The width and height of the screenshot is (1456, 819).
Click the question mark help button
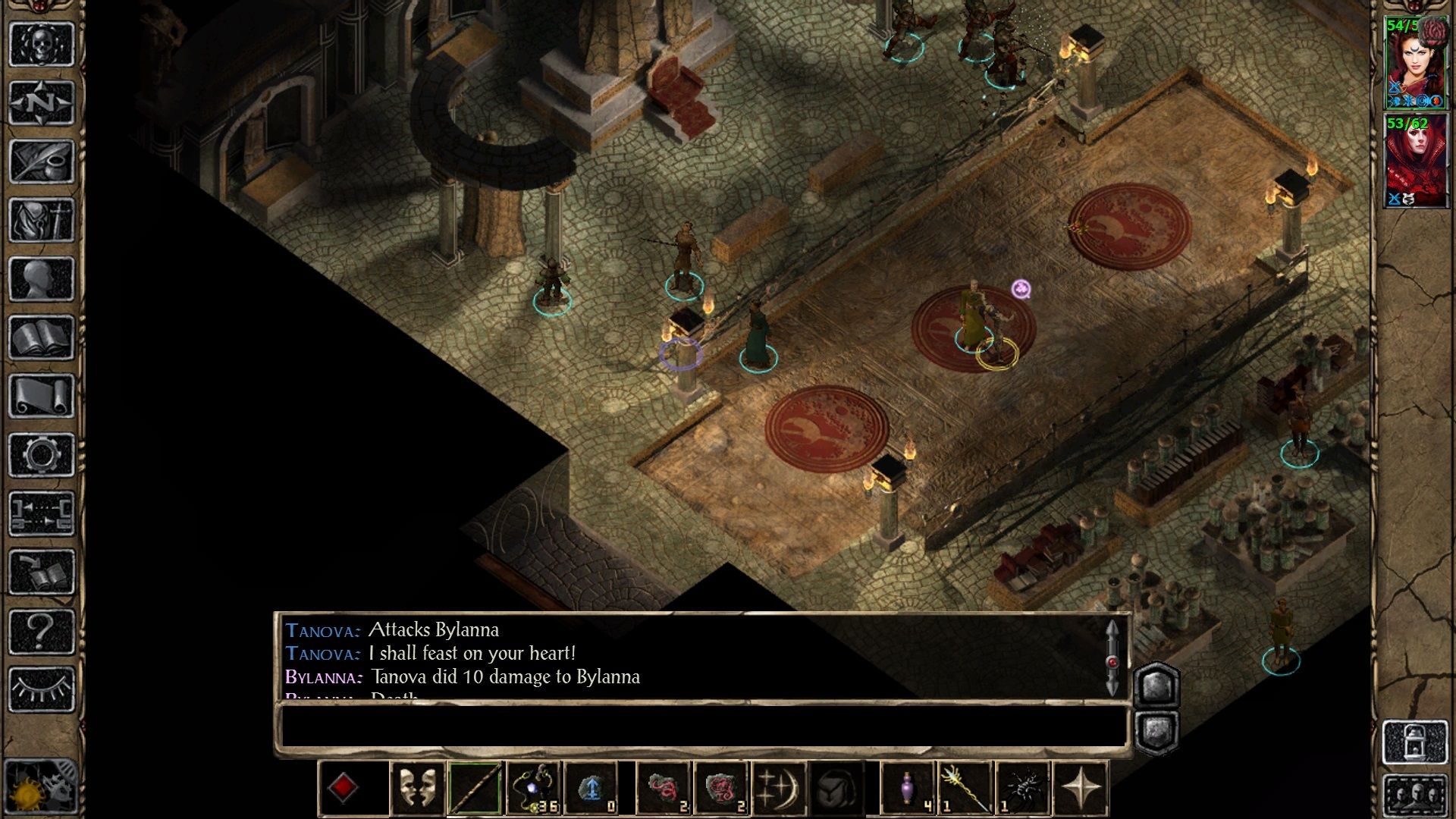[x=42, y=631]
